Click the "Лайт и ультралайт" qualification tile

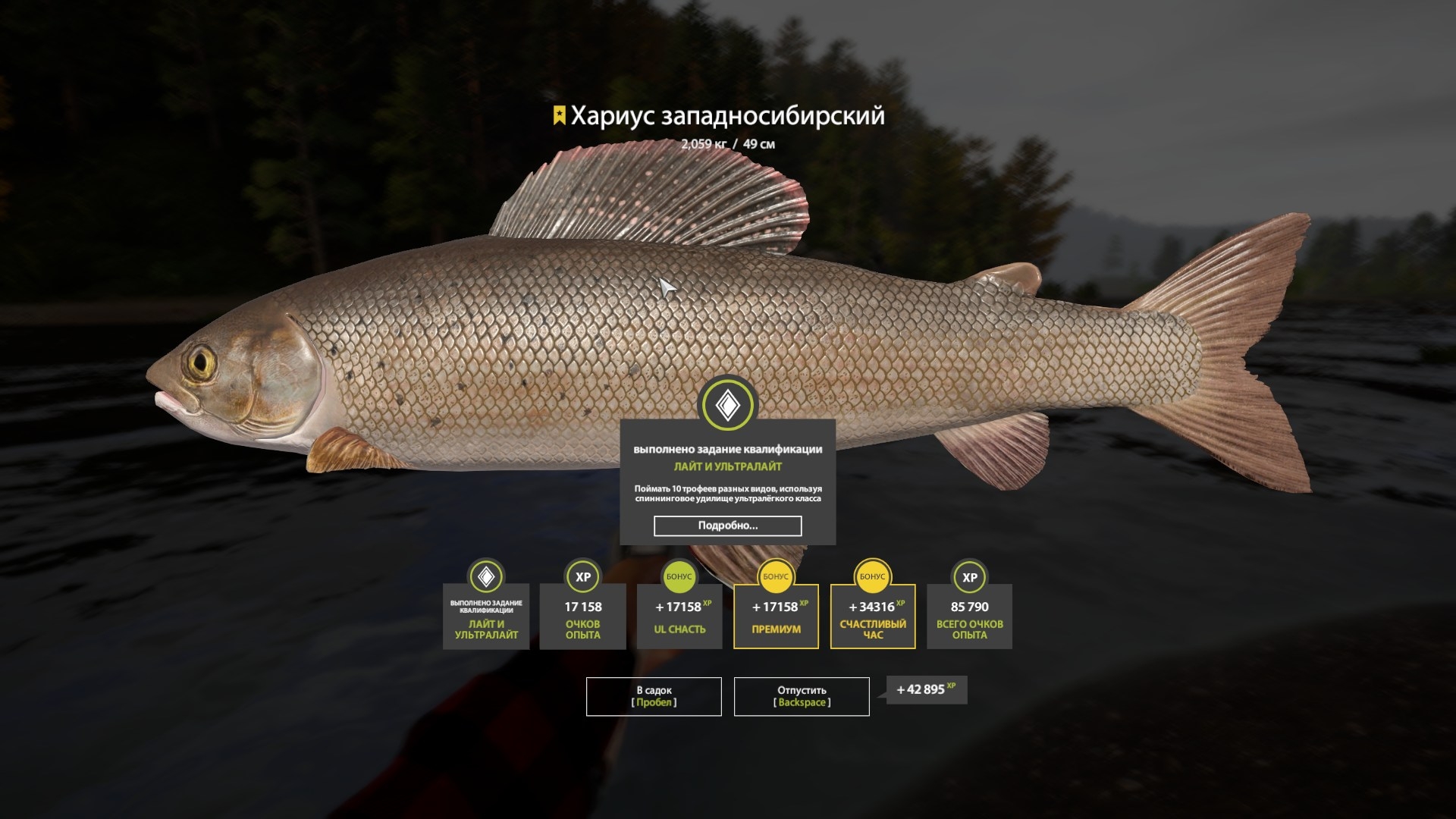486,616
